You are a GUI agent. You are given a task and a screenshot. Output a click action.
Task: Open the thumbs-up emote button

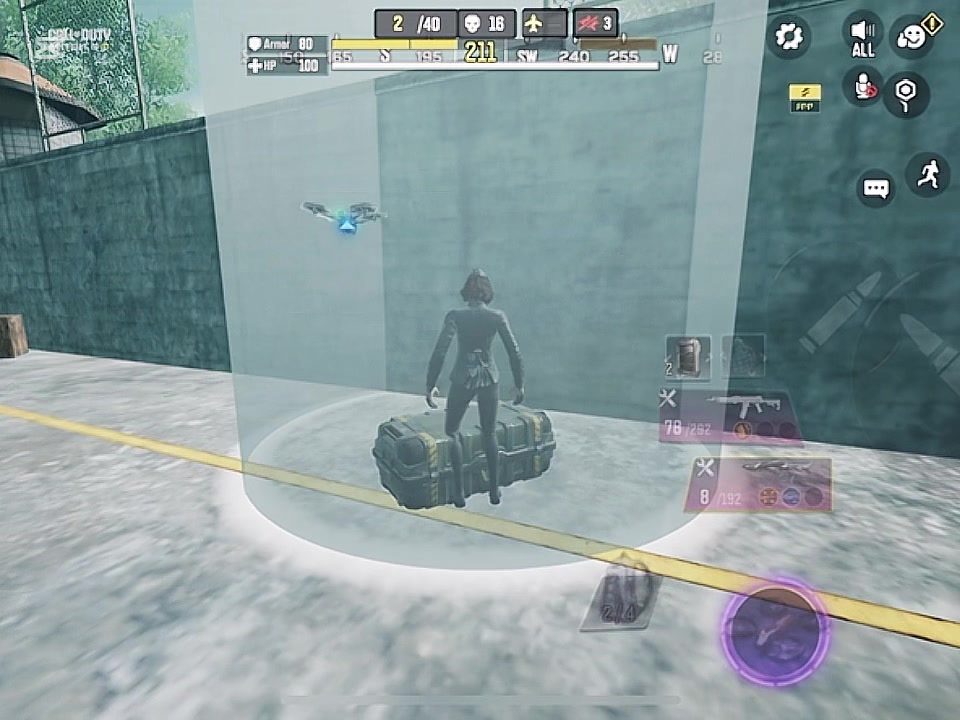[912, 36]
